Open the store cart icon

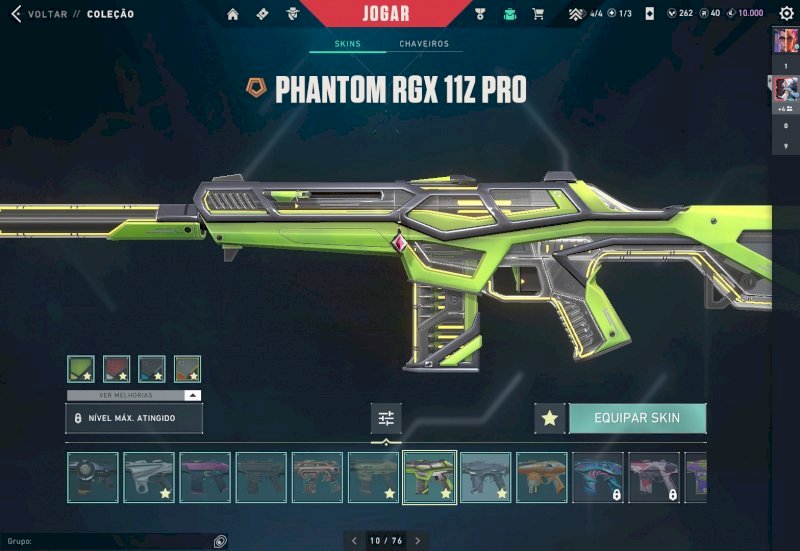[538, 14]
